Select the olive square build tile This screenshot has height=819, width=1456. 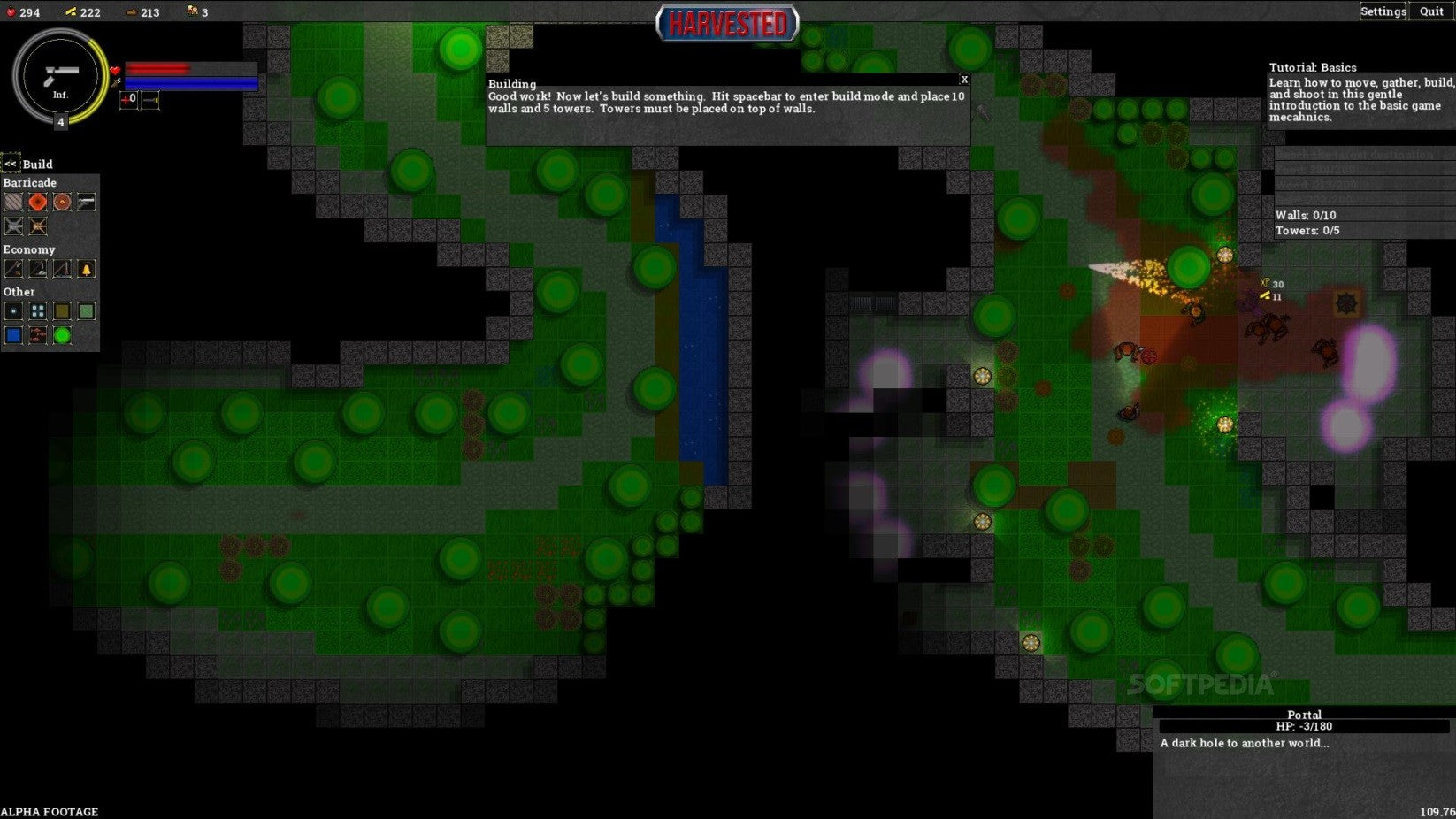point(62,311)
